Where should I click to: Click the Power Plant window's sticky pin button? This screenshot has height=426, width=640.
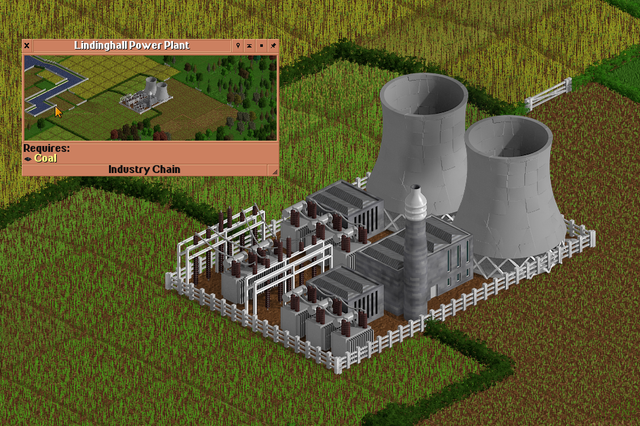point(273,46)
